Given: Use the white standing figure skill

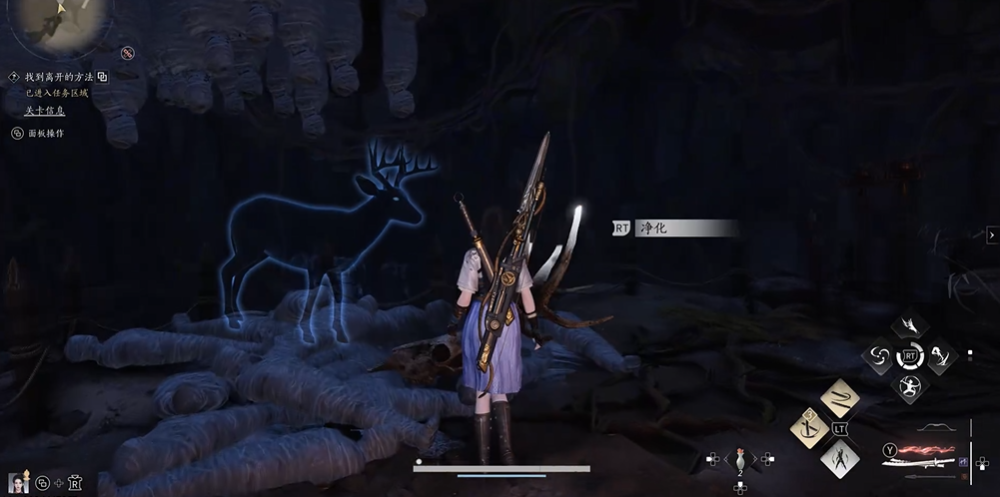Looking at the screenshot, I should point(840,459).
